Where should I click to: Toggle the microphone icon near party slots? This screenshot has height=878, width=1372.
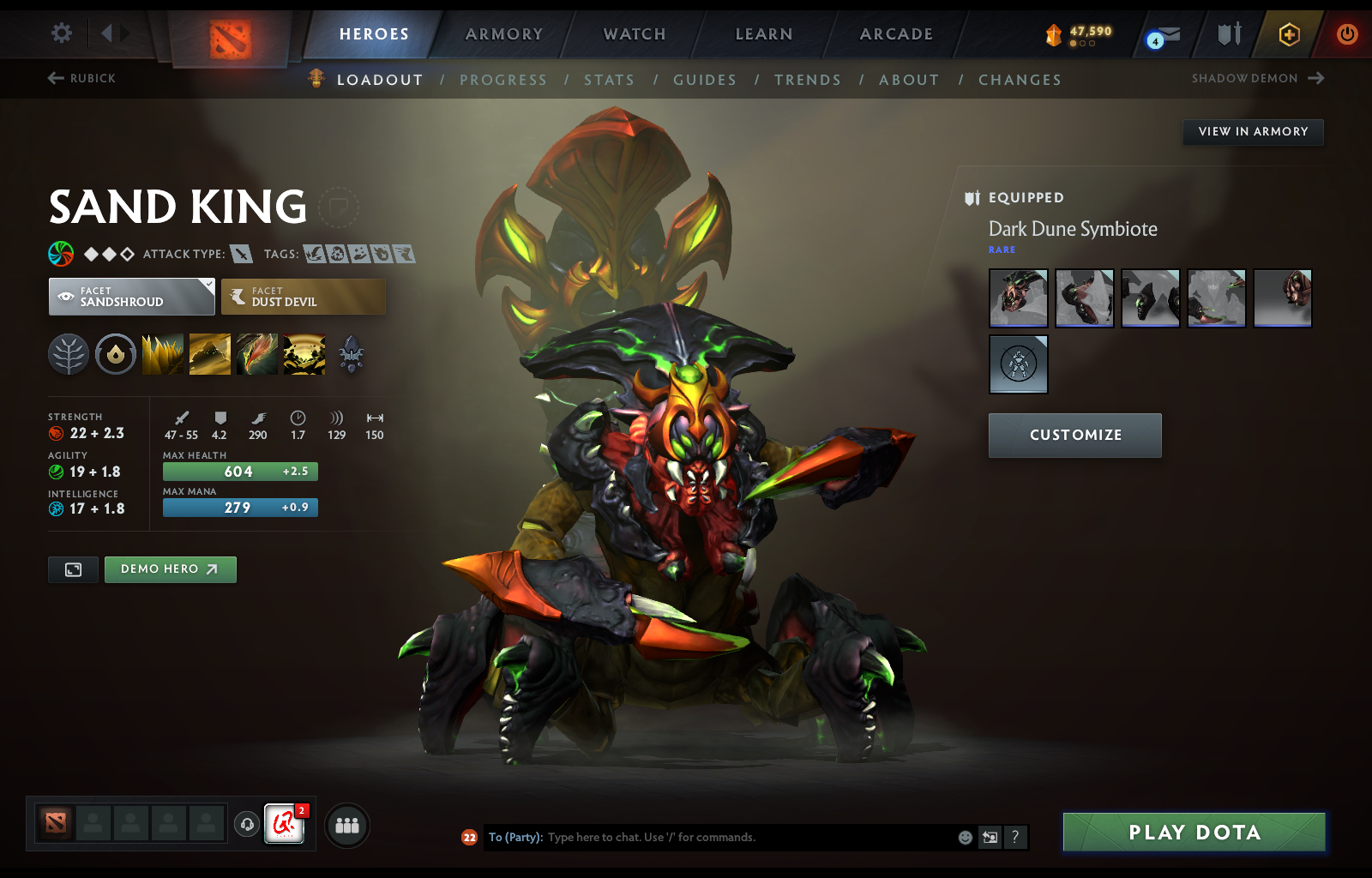(x=248, y=825)
